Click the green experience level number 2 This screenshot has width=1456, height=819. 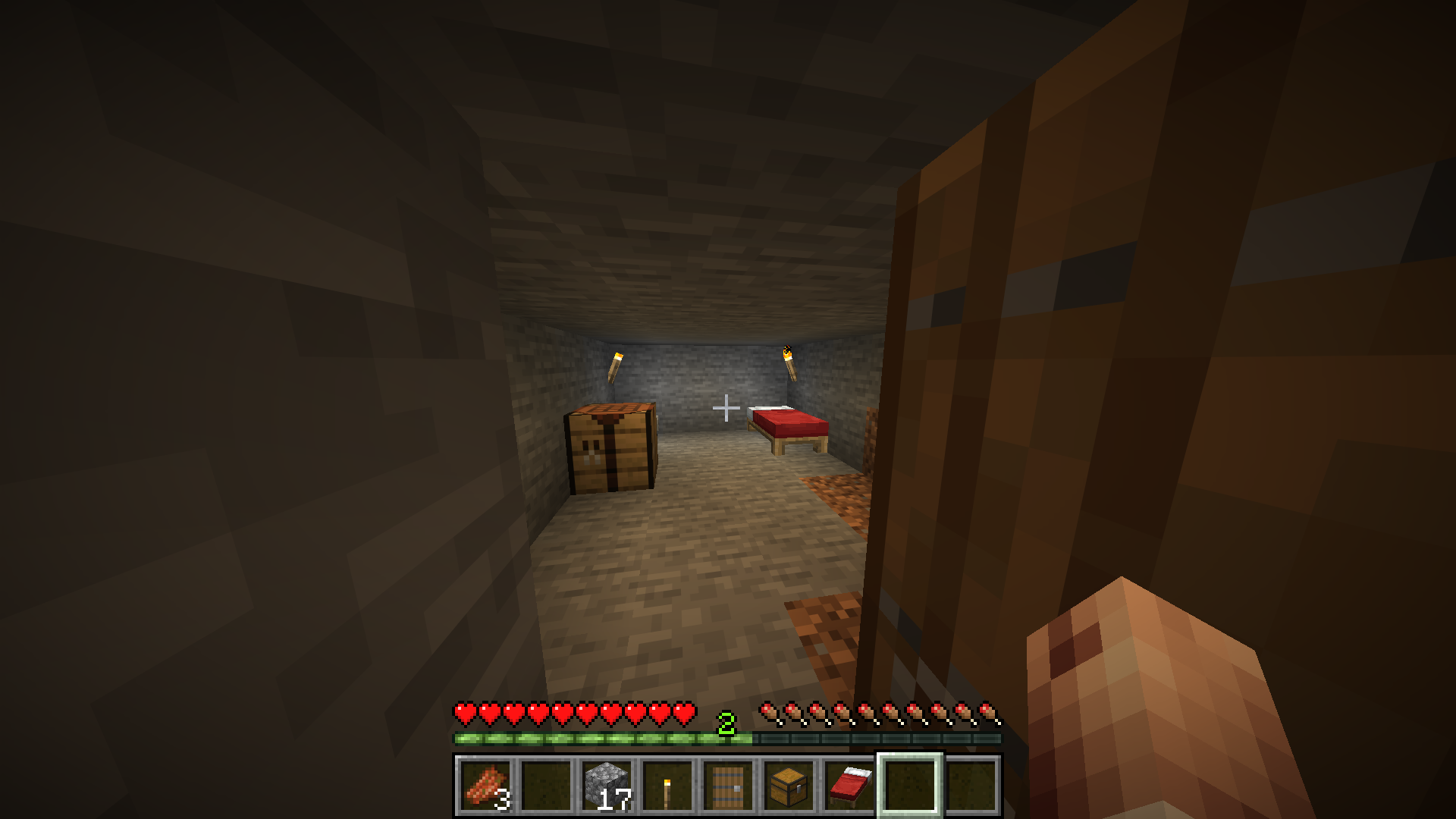tap(727, 724)
